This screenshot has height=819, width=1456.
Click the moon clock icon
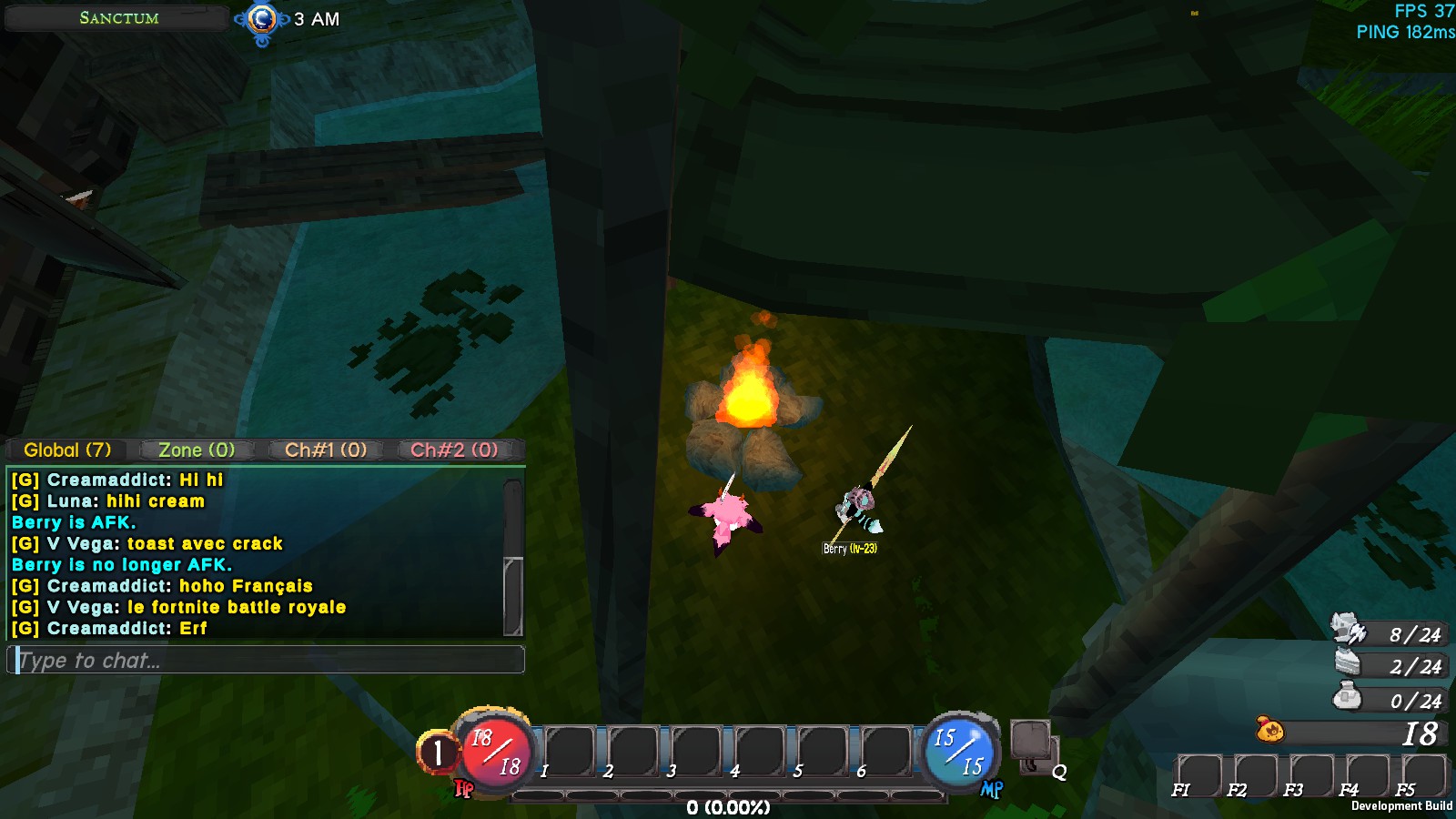point(262,19)
